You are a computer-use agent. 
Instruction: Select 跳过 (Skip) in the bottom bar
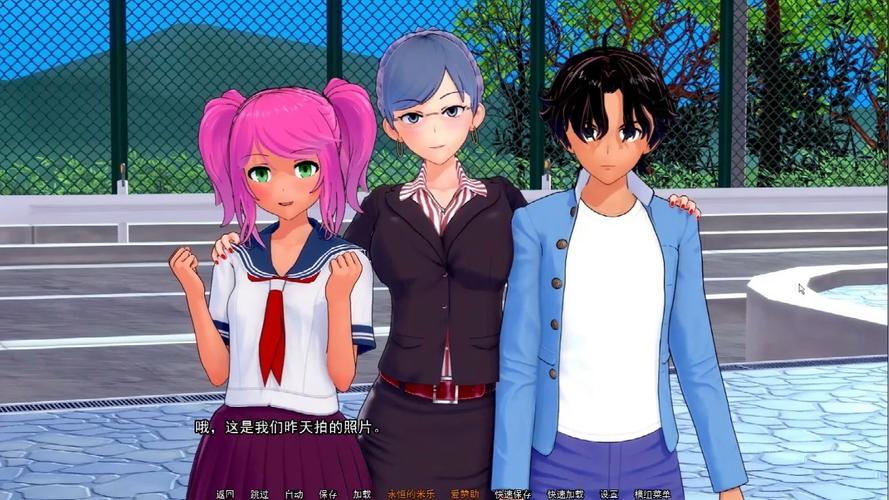coord(259,494)
